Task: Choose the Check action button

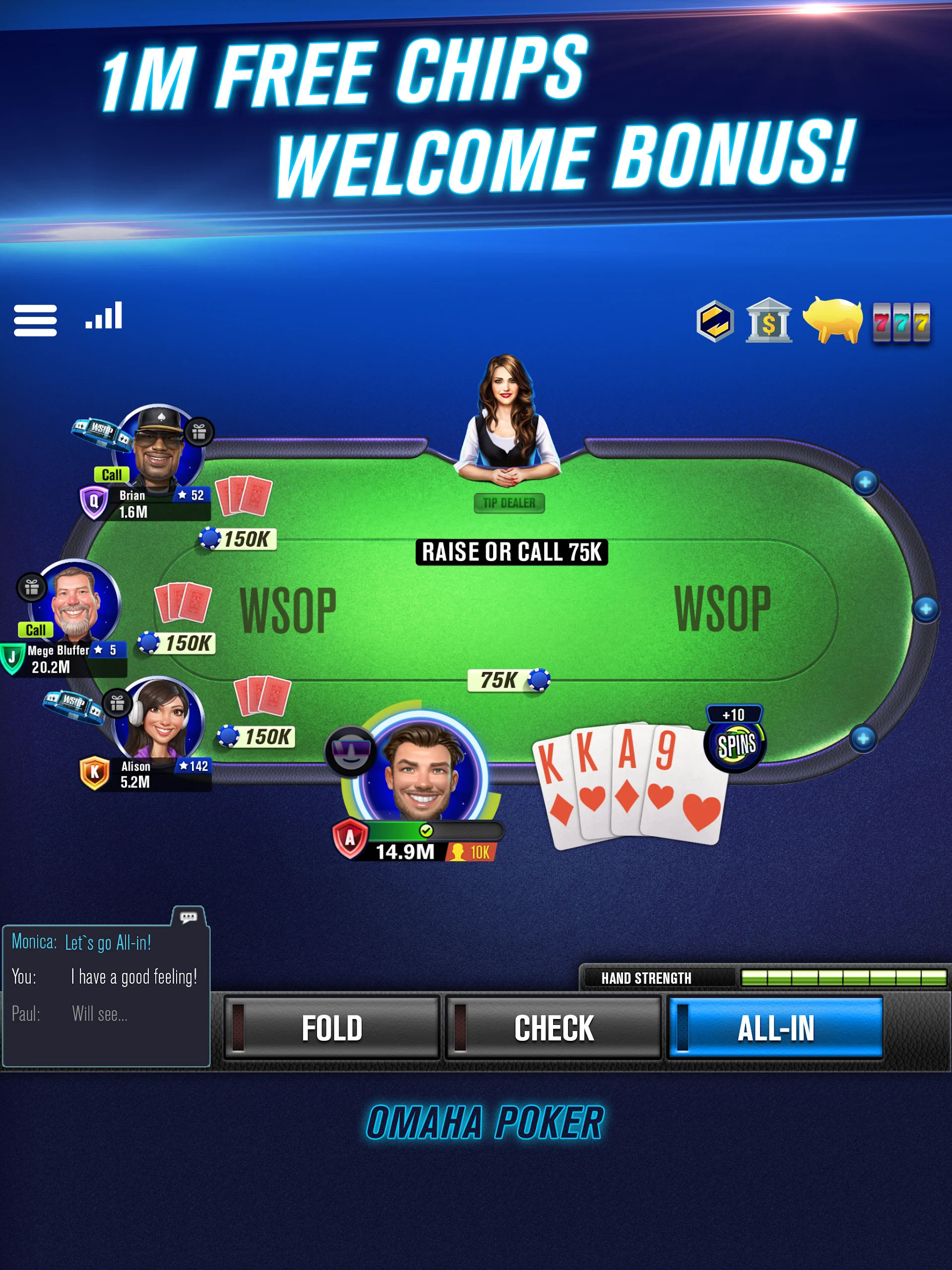Action: (x=554, y=1028)
